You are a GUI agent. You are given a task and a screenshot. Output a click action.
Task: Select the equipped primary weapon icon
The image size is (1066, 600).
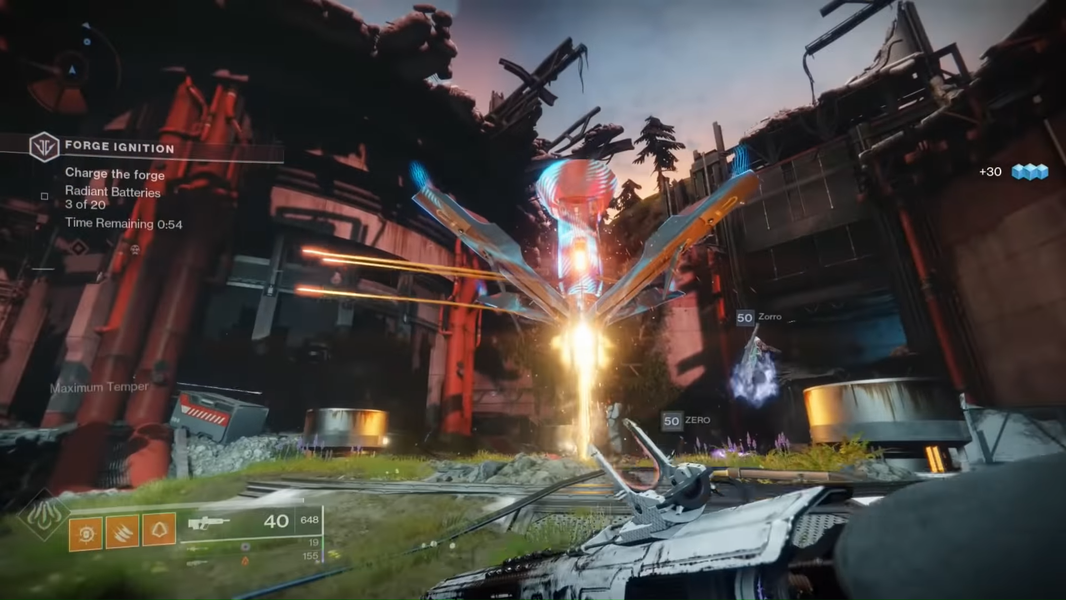pos(209,522)
